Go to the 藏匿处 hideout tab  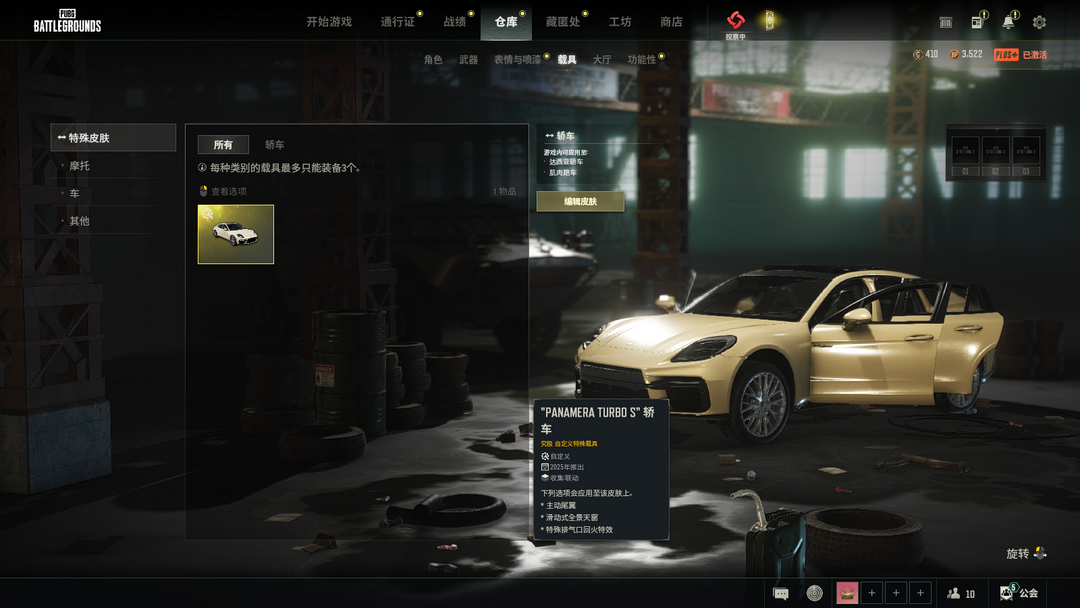point(563,22)
